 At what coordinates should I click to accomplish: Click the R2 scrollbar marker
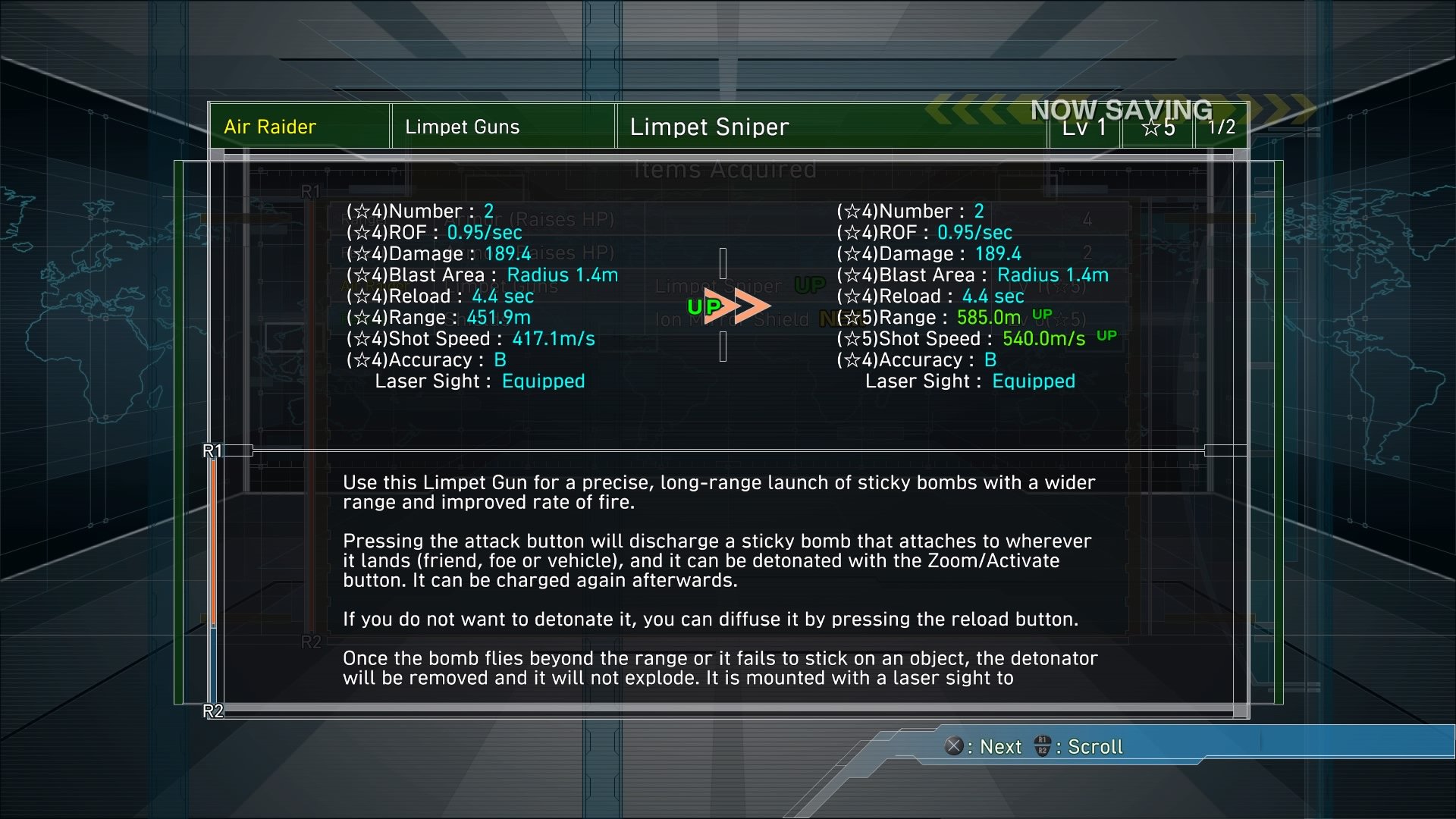click(212, 711)
